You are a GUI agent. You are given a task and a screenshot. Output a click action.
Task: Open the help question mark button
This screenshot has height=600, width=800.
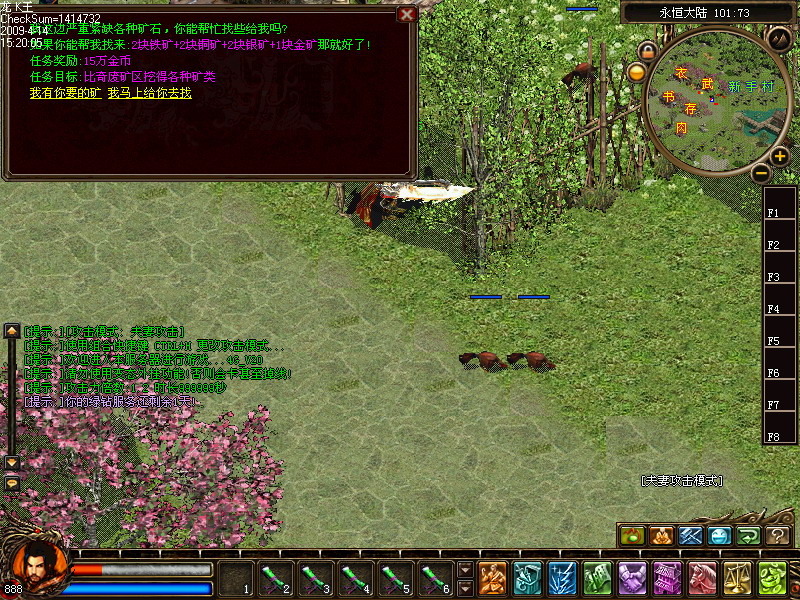tap(778, 536)
